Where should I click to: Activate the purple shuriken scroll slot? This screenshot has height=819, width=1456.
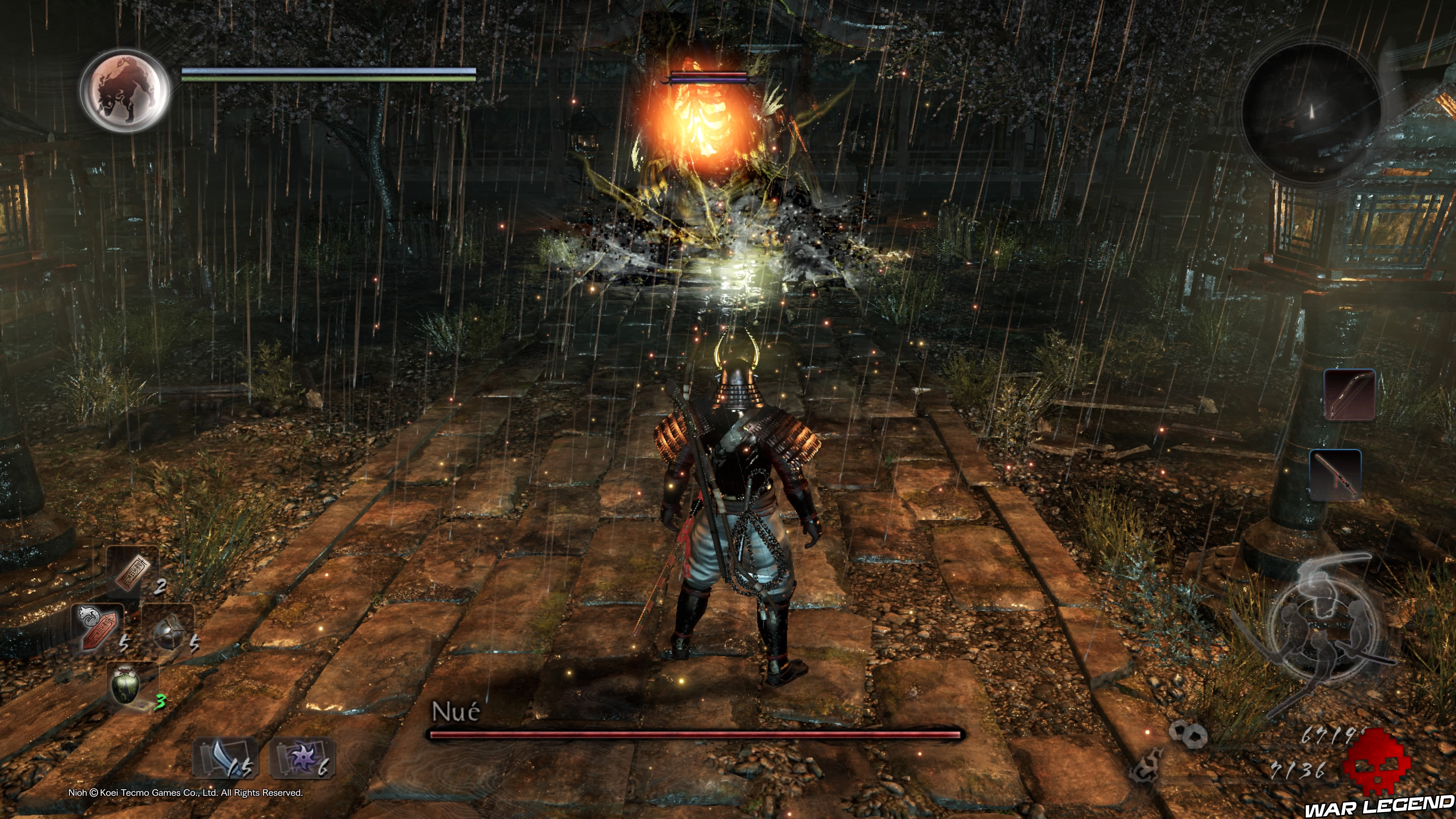pyautogui.click(x=302, y=758)
